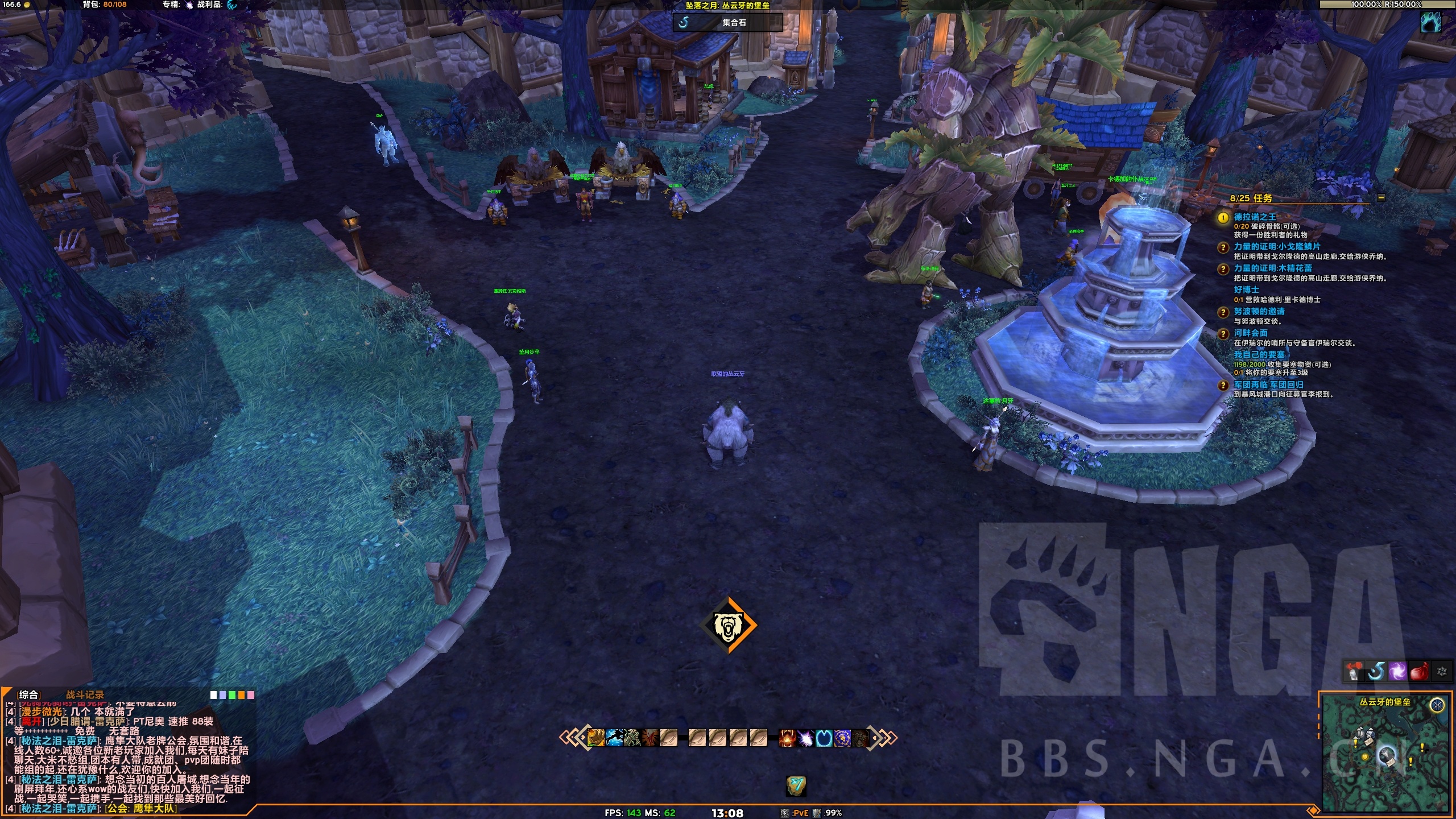Screen dimensions: 1456x819
Task: Click the purple potion icon above the minimap
Action: tap(1397, 672)
